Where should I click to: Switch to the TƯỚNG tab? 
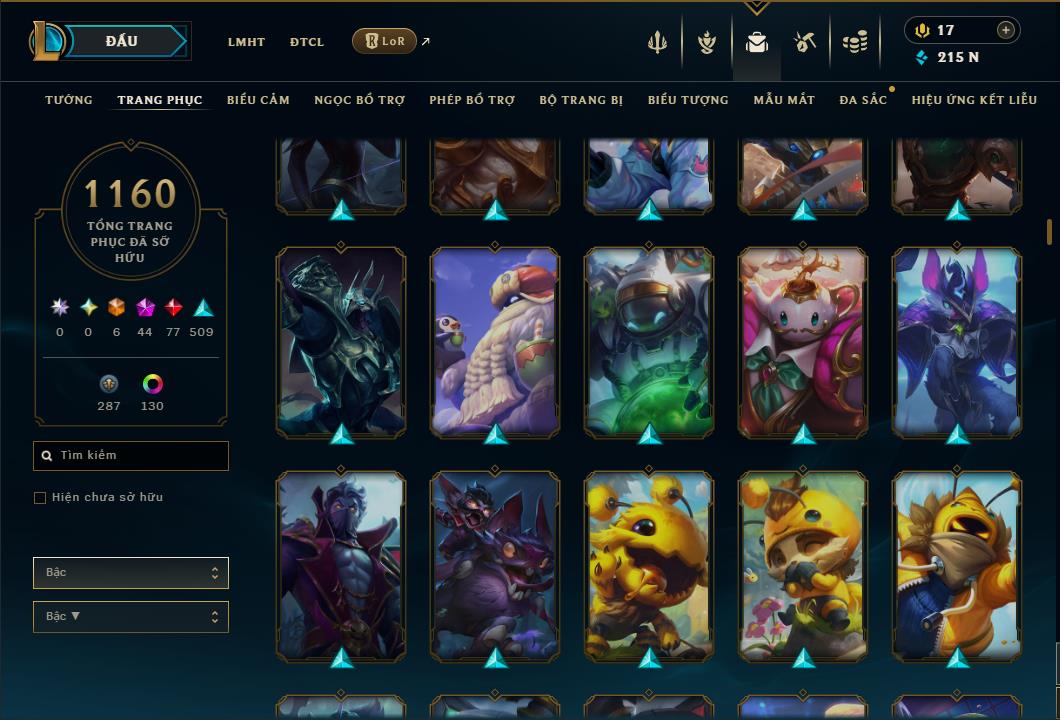[69, 100]
